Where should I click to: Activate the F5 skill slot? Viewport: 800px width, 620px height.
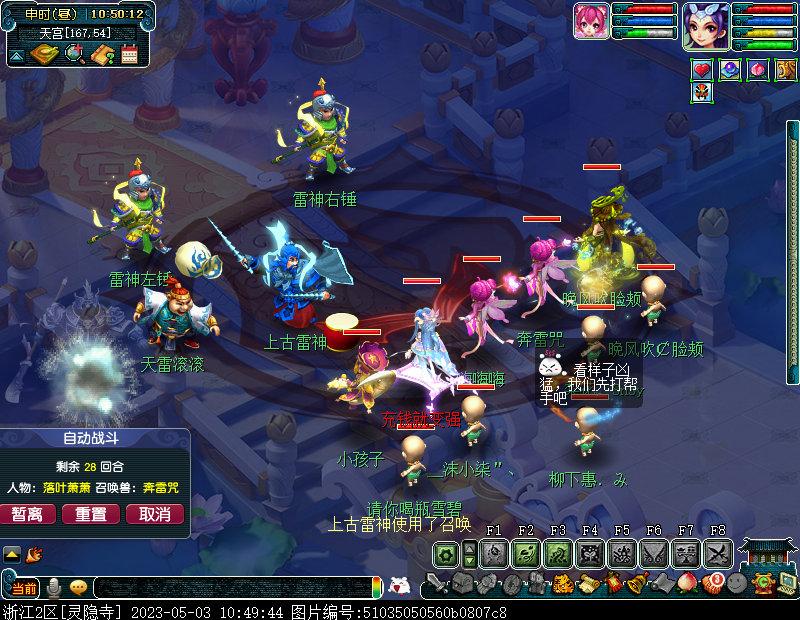coord(621,553)
